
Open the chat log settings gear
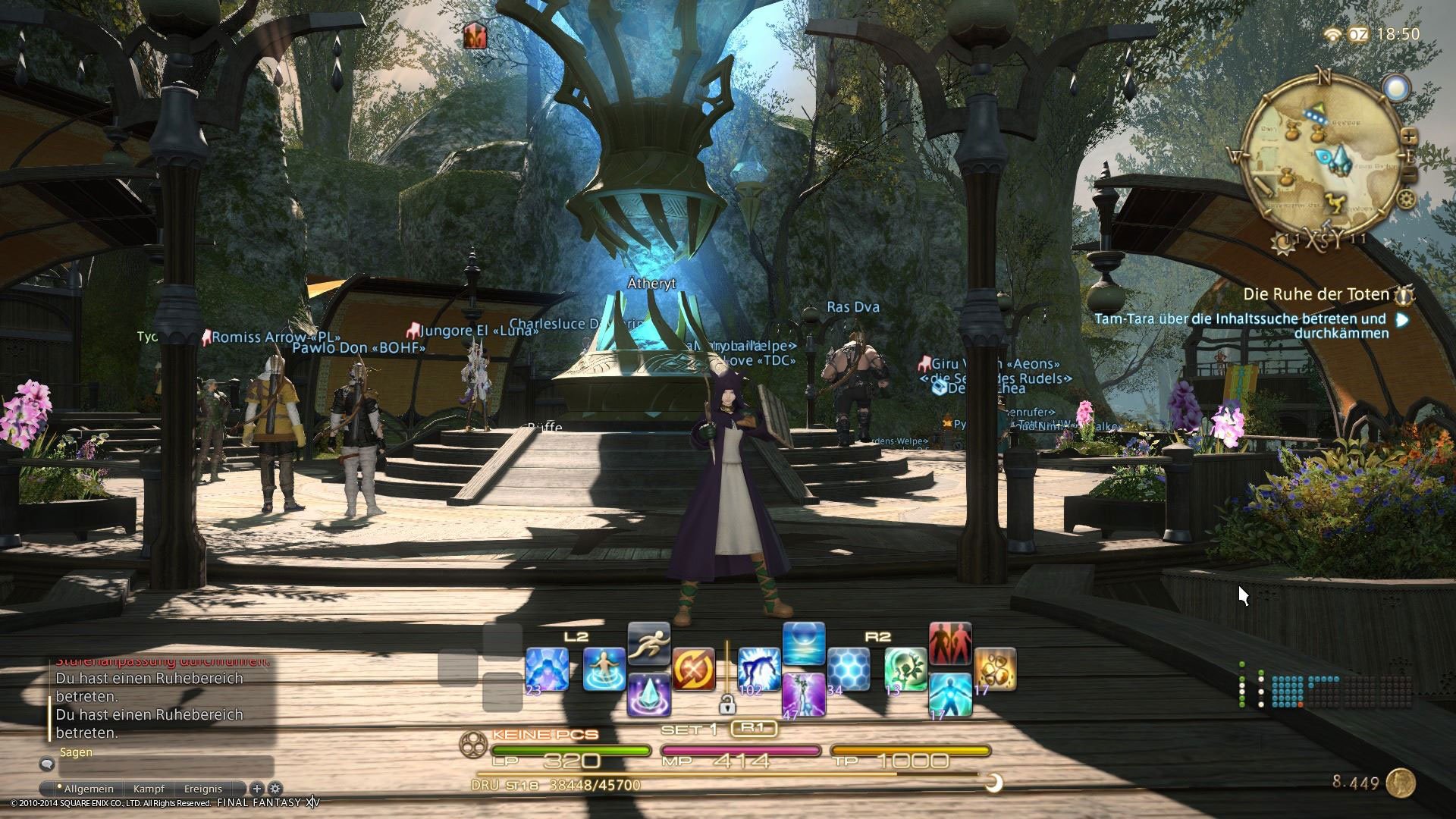tap(275, 789)
